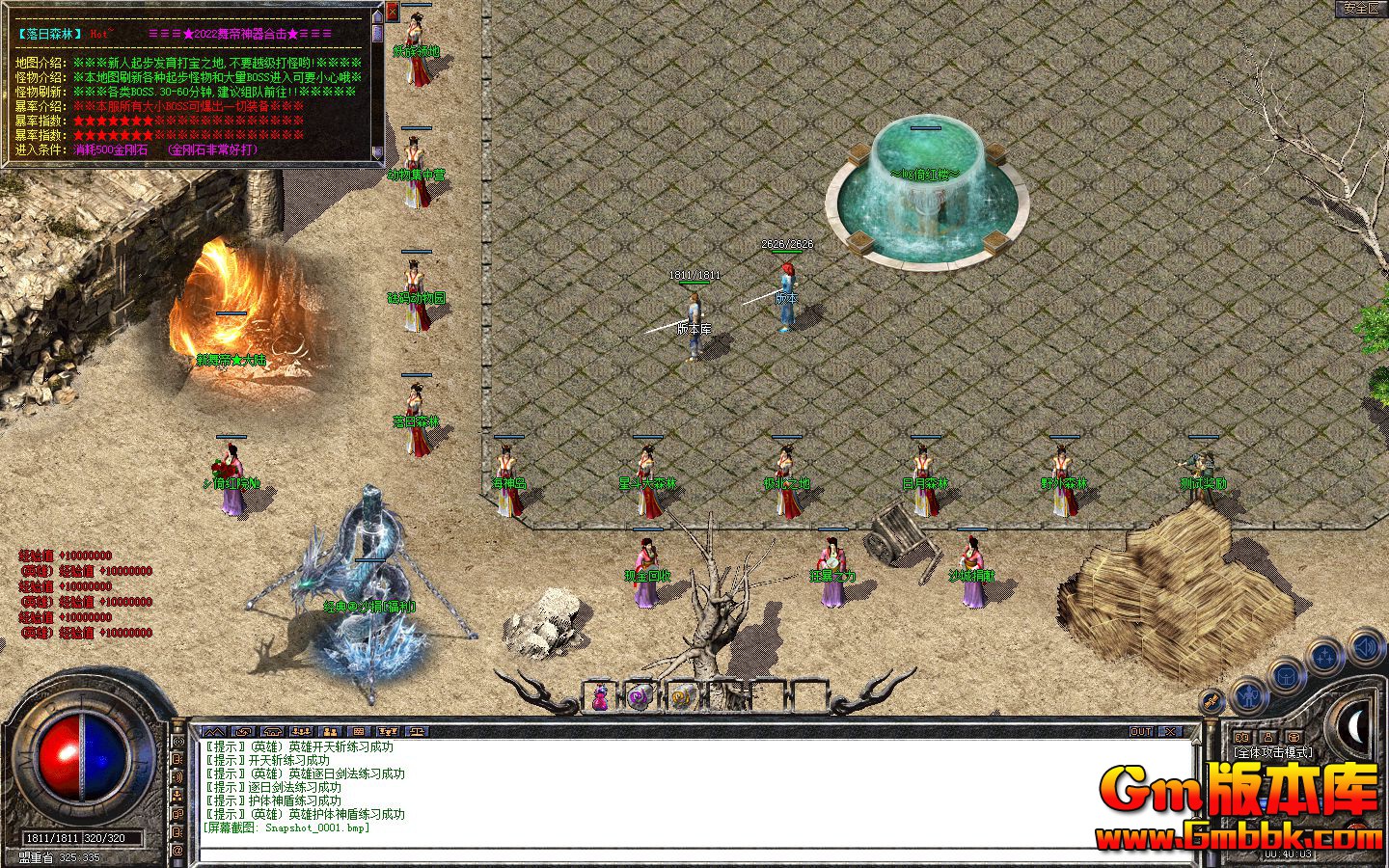1389x868 pixels.
Task: Click the figure icon beside attack mode label
Action: (1269, 737)
